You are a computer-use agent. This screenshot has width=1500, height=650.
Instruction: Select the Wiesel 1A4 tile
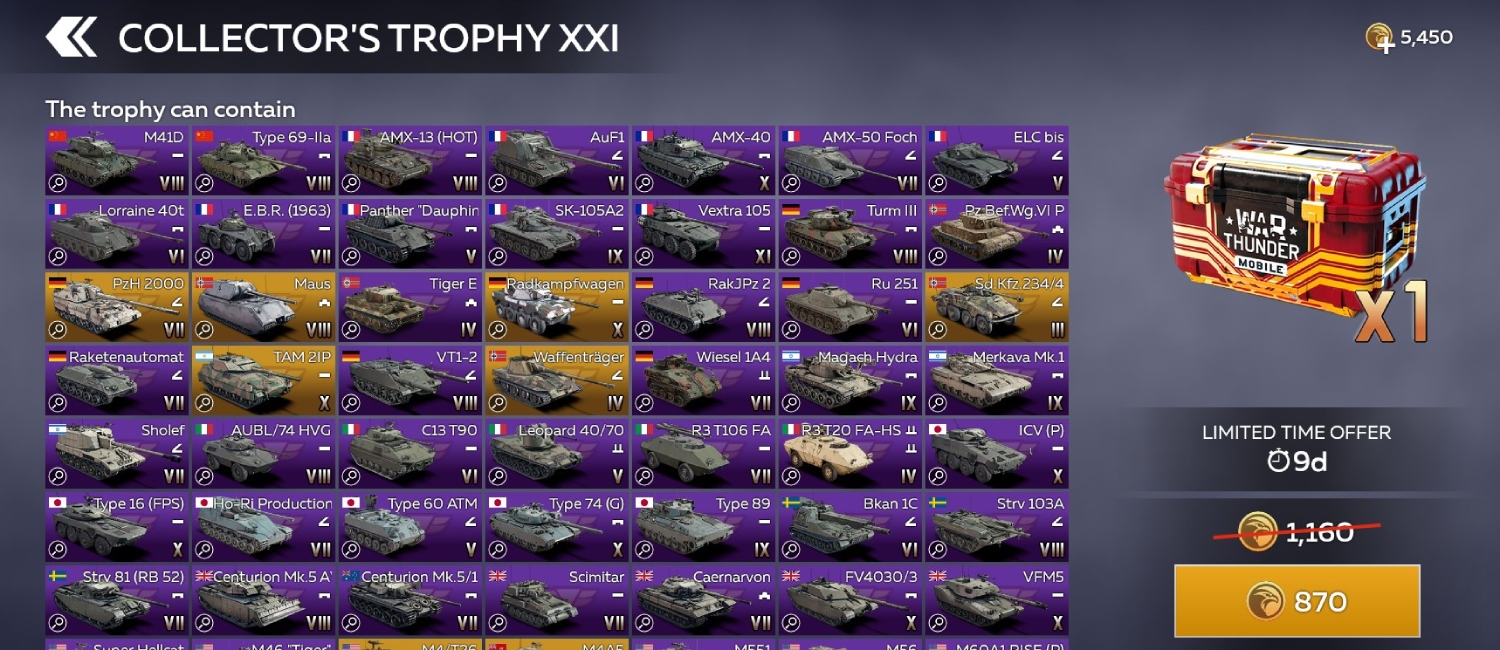703,380
